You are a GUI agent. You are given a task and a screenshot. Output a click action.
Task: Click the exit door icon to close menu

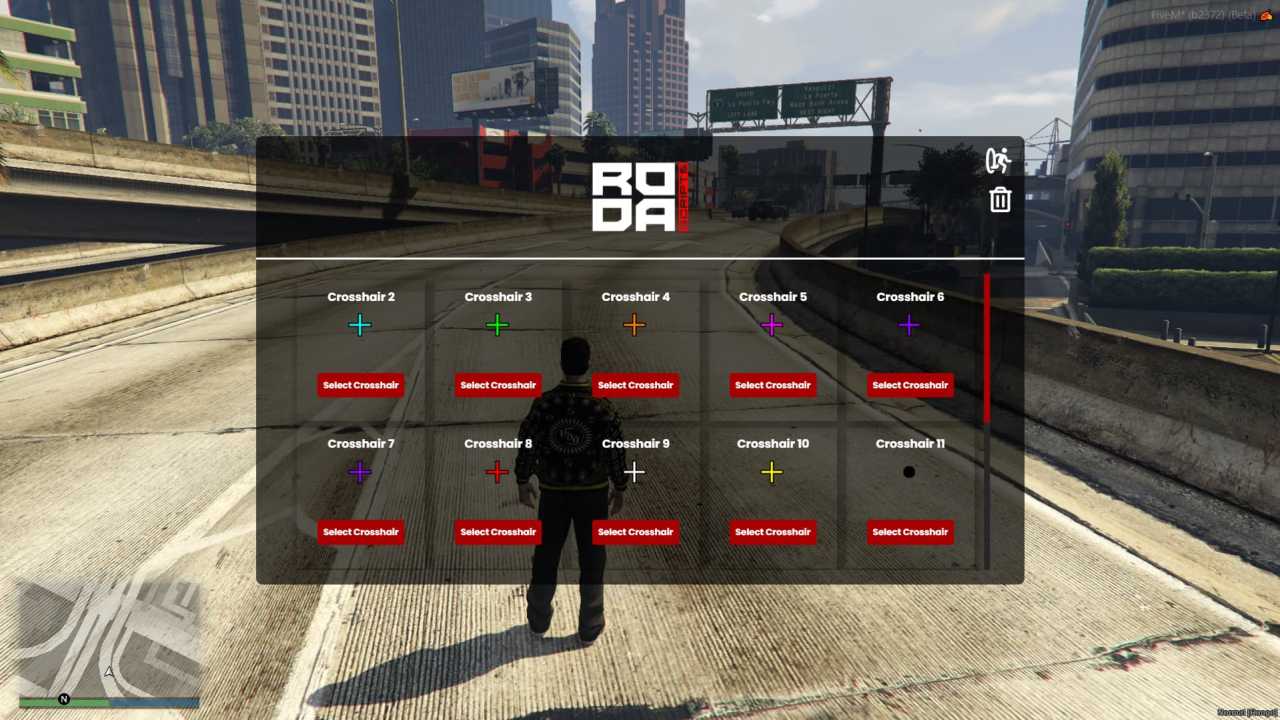(998, 161)
